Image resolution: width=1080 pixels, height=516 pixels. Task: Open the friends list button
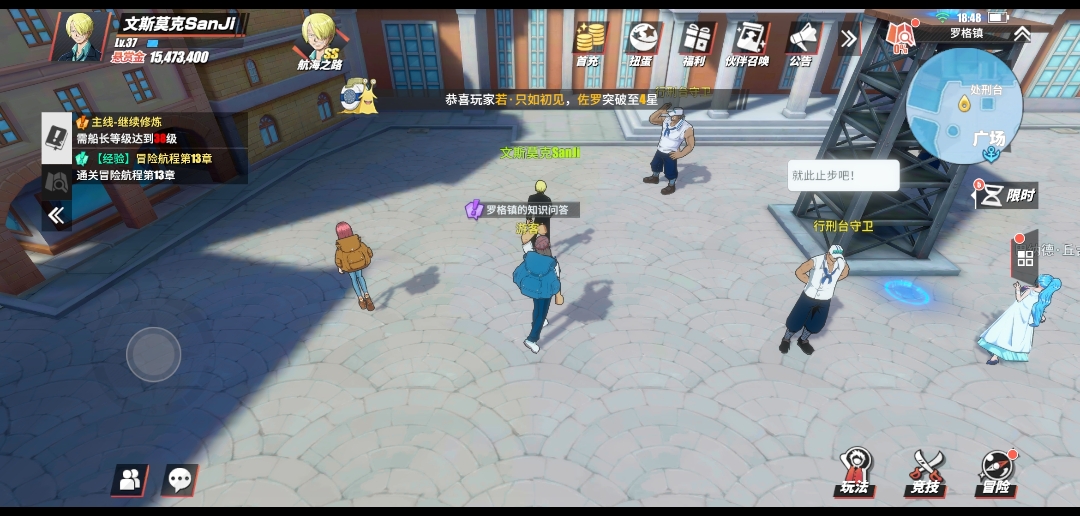tap(129, 480)
